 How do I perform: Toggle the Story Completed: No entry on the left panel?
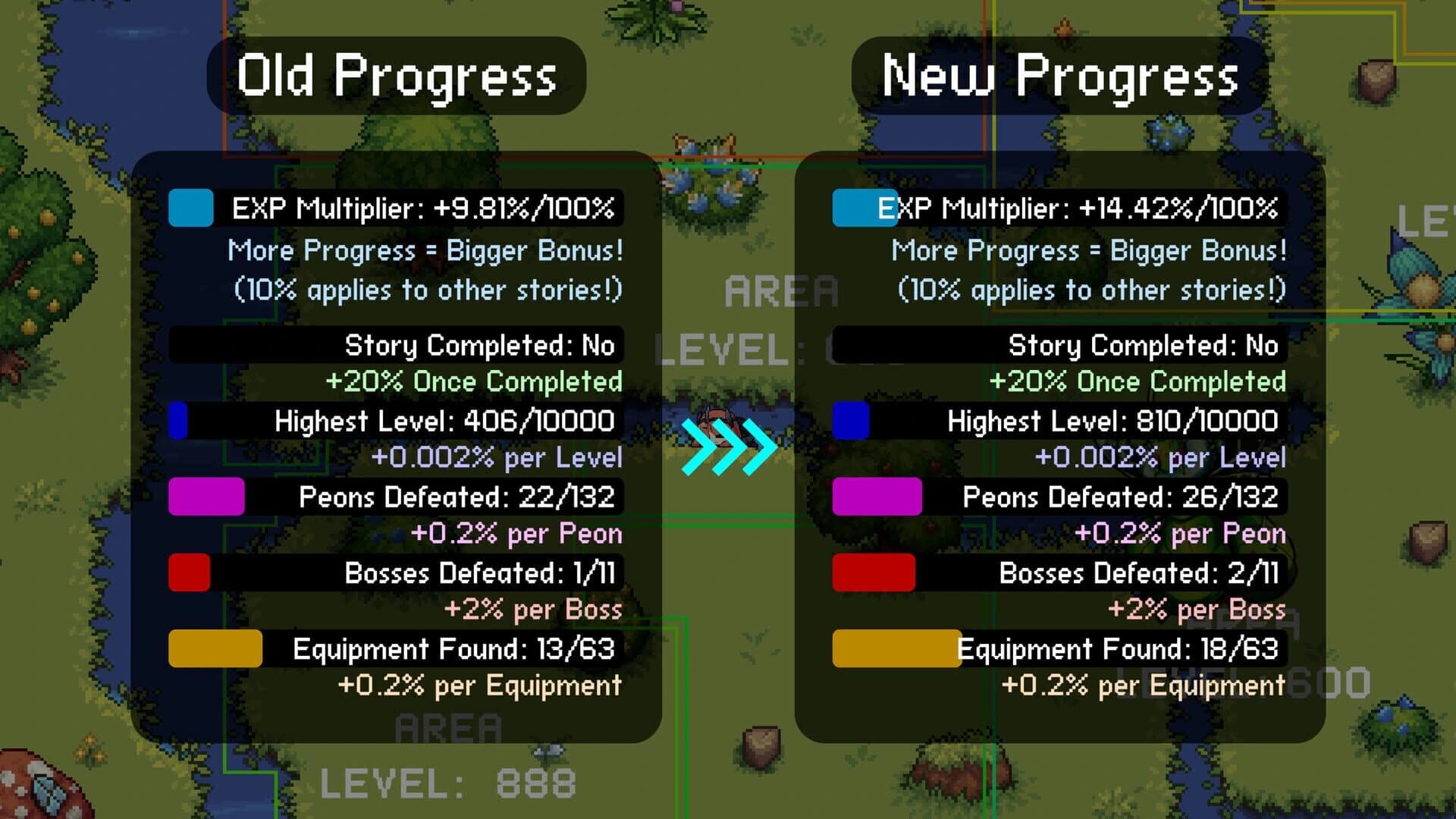[x=478, y=346]
